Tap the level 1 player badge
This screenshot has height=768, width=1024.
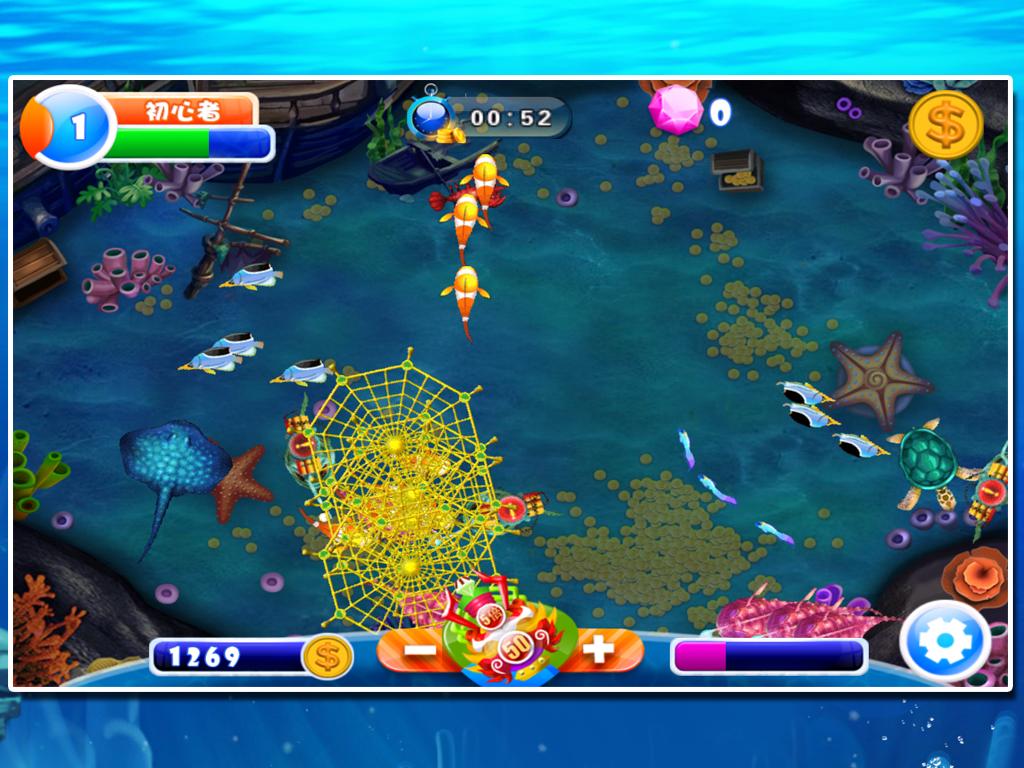coord(72,127)
